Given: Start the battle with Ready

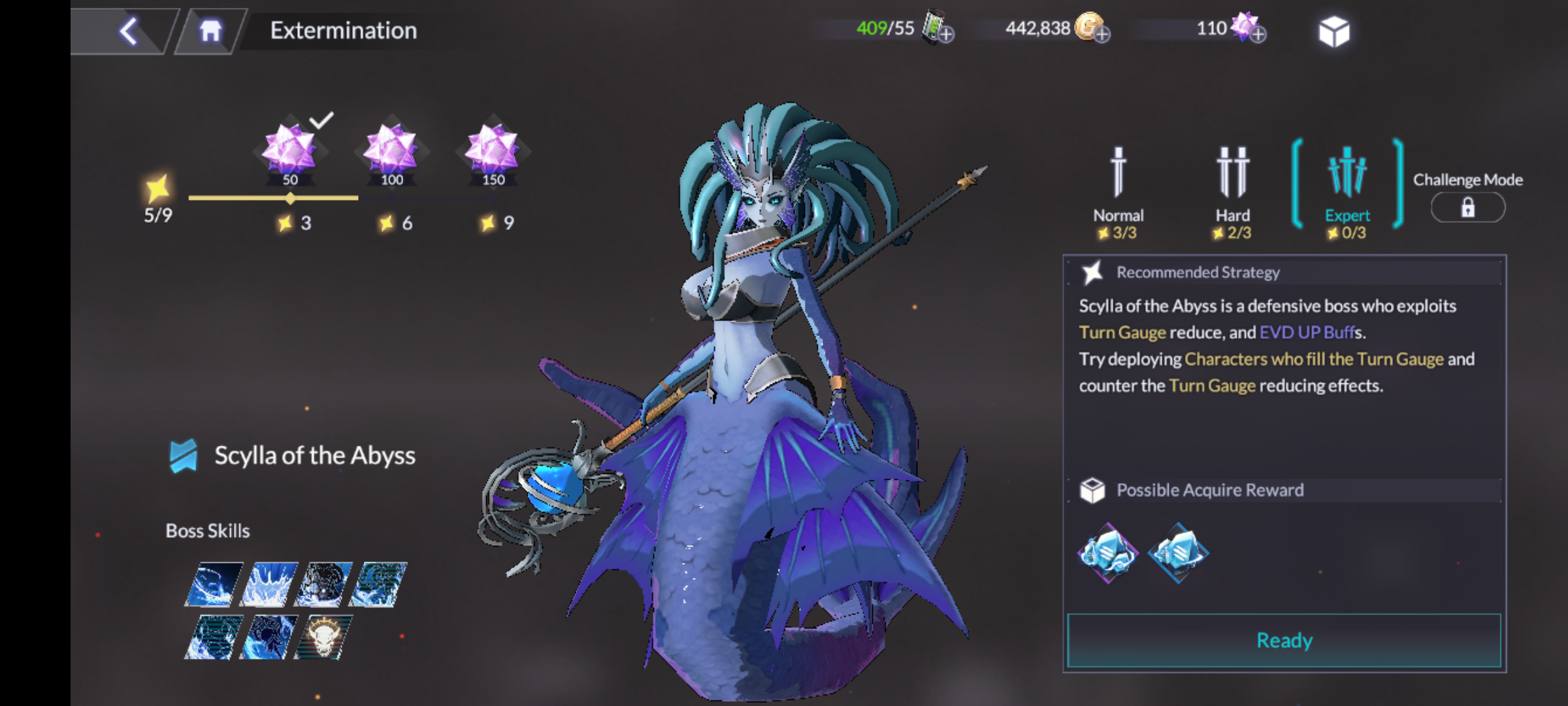Looking at the screenshot, I should coord(1284,641).
